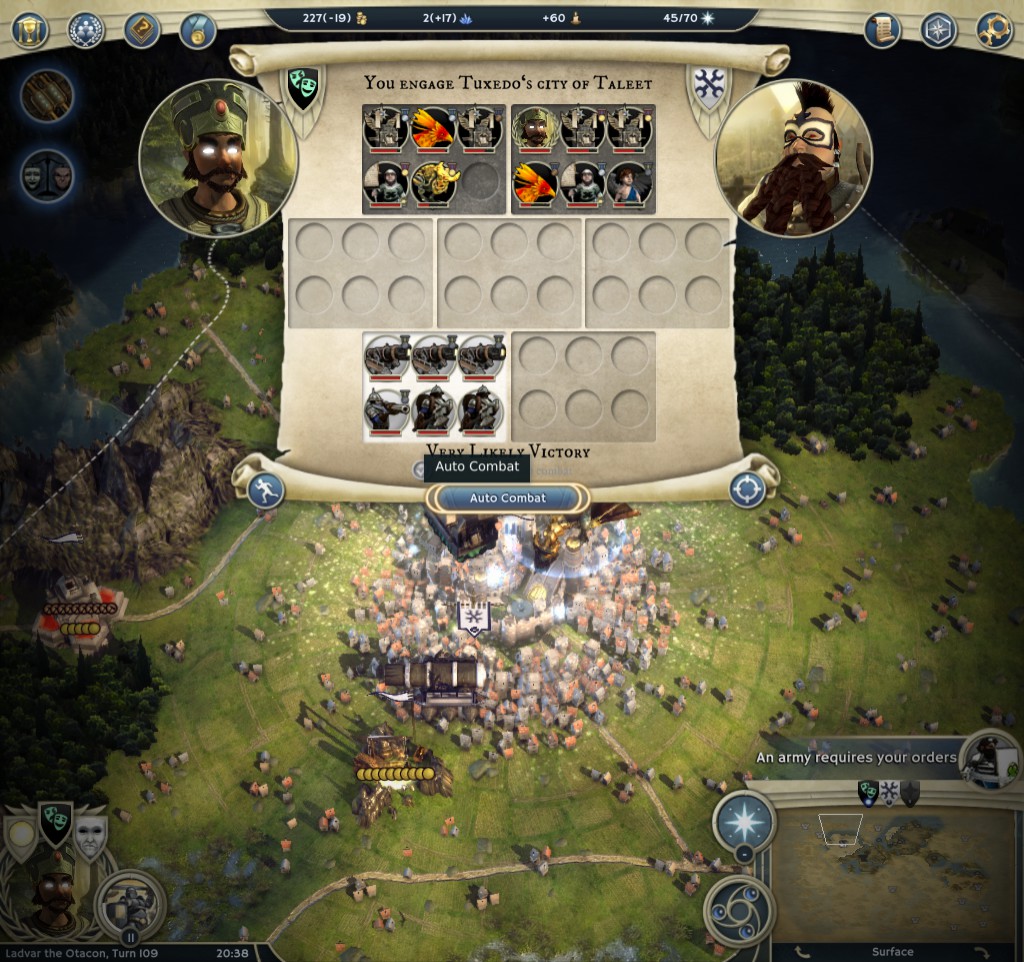Click the compass rose icon in the top bar
1024x962 pixels.
[x=938, y=30]
